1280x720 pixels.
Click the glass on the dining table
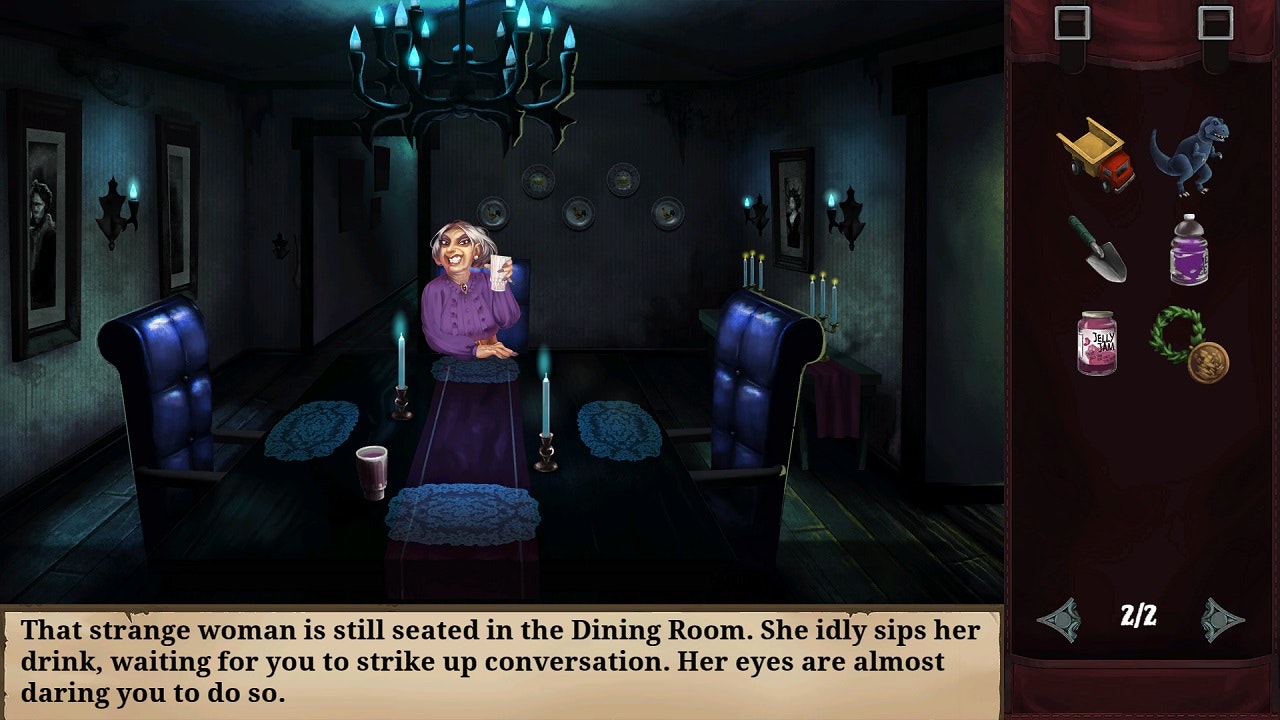coord(371,470)
